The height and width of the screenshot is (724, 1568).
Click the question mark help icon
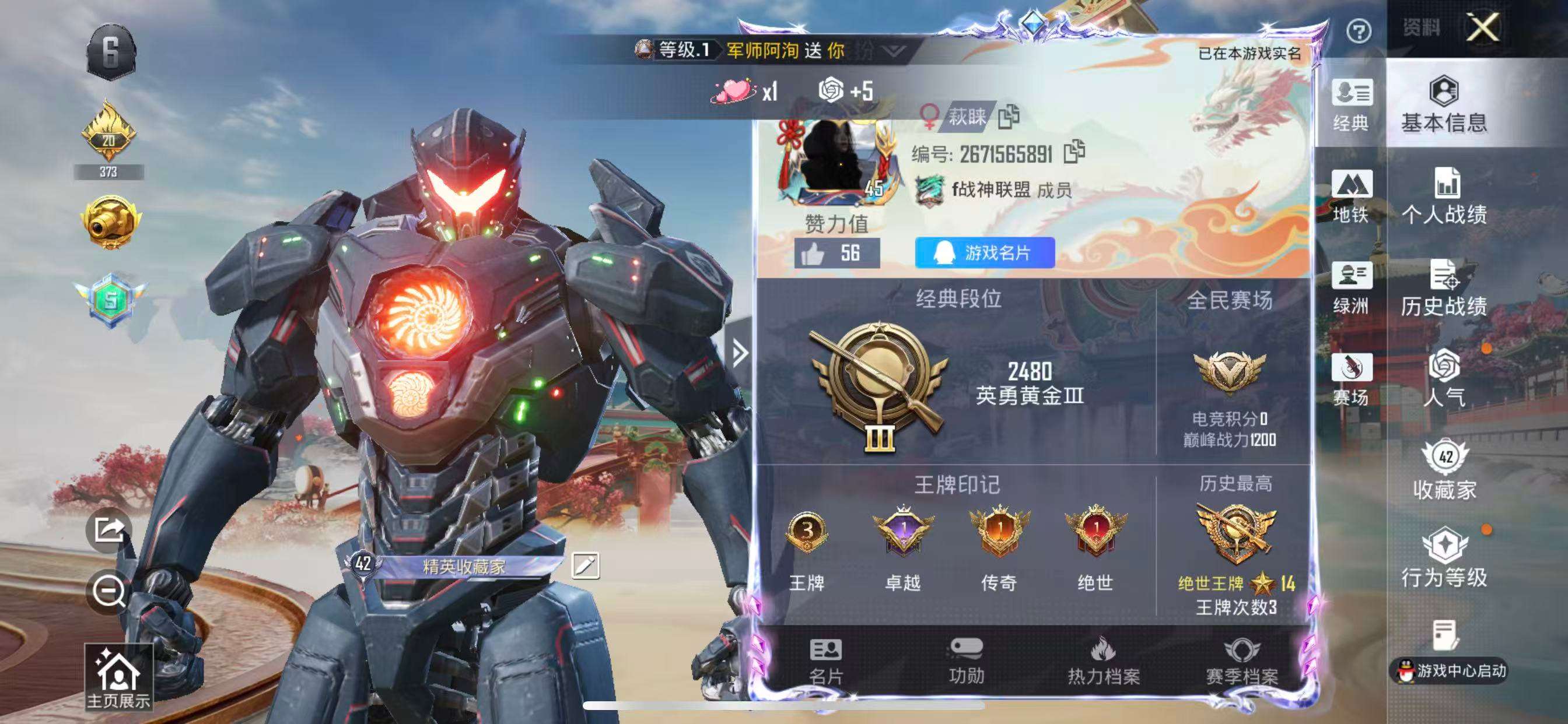[1358, 31]
